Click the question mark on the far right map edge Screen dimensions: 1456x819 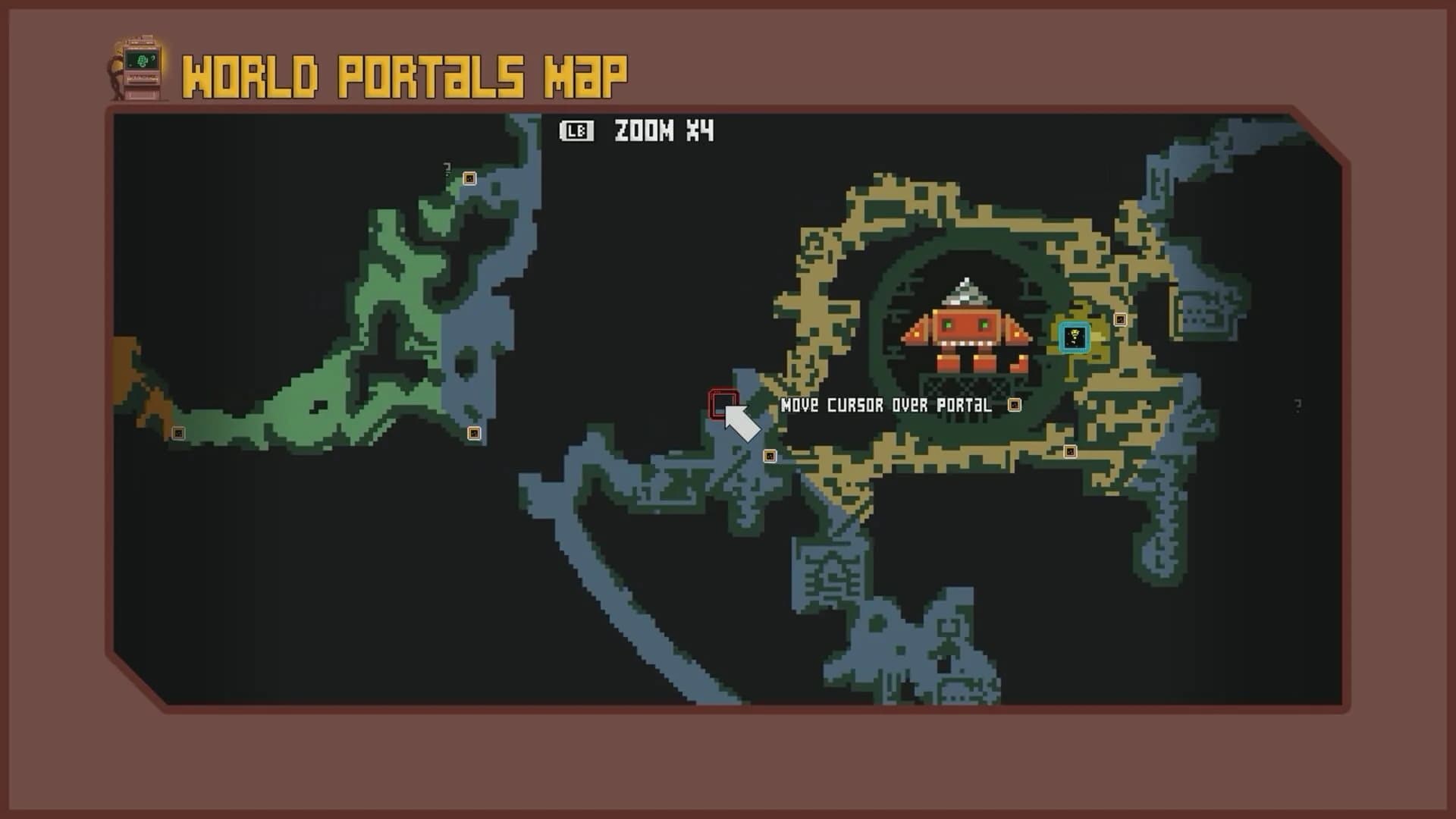[1298, 406]
